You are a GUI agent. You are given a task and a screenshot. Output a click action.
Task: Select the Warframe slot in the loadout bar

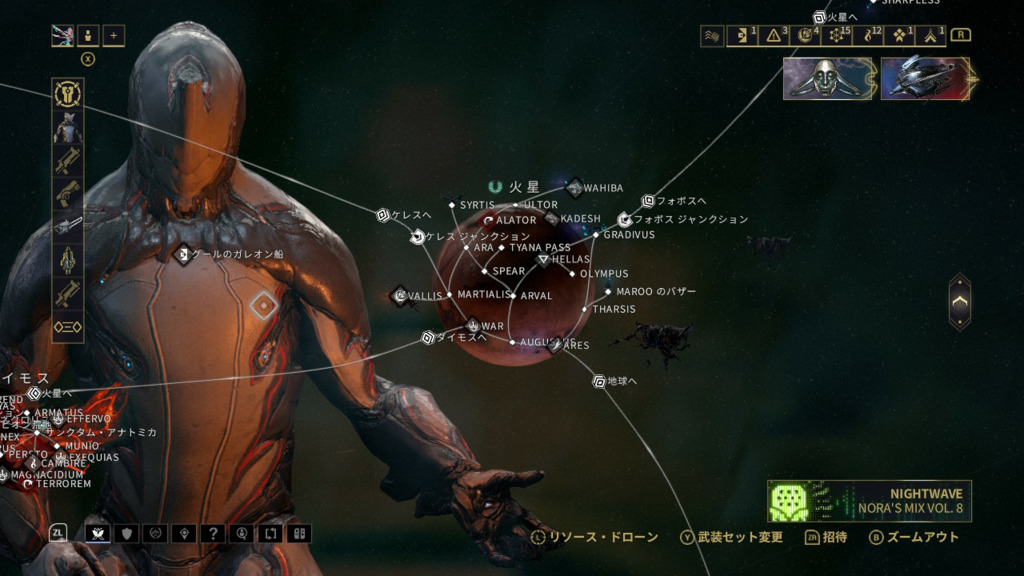click(x=68, y=128)
